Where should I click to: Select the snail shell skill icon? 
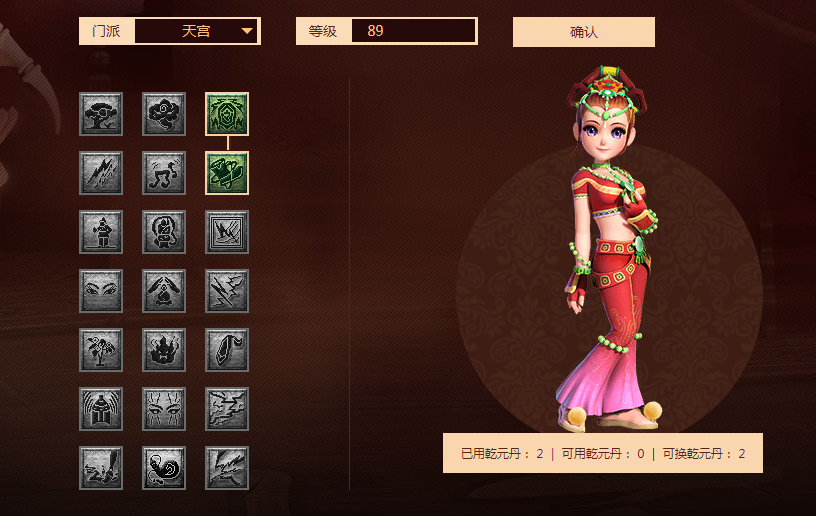164,468
